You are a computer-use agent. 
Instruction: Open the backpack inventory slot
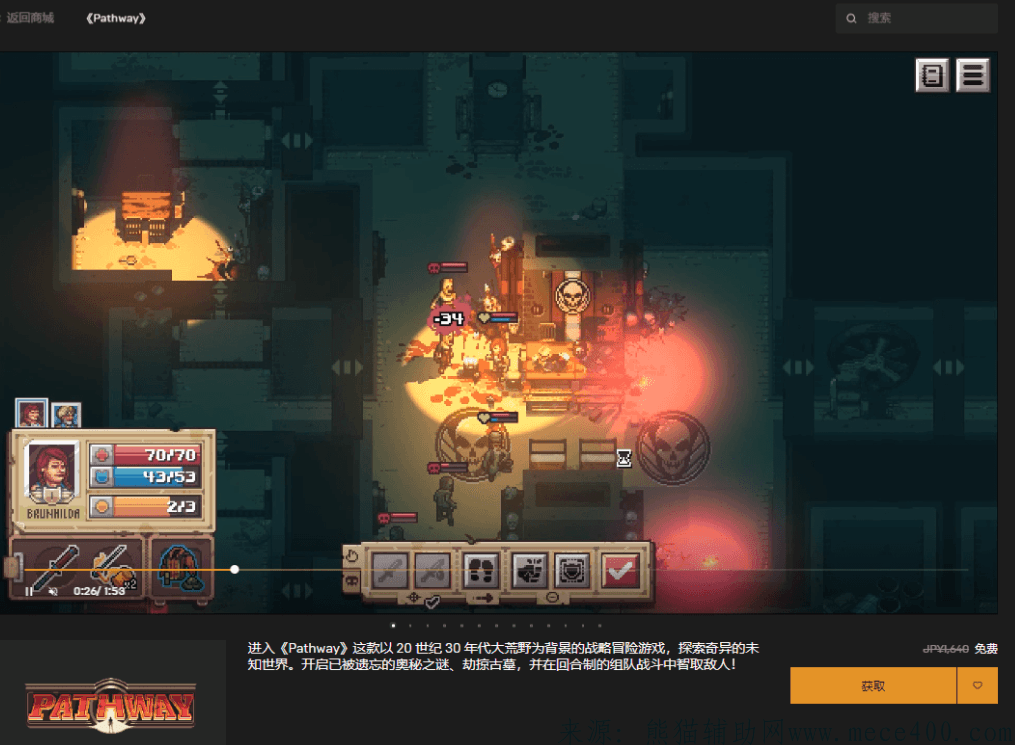[x=181, y=568]
